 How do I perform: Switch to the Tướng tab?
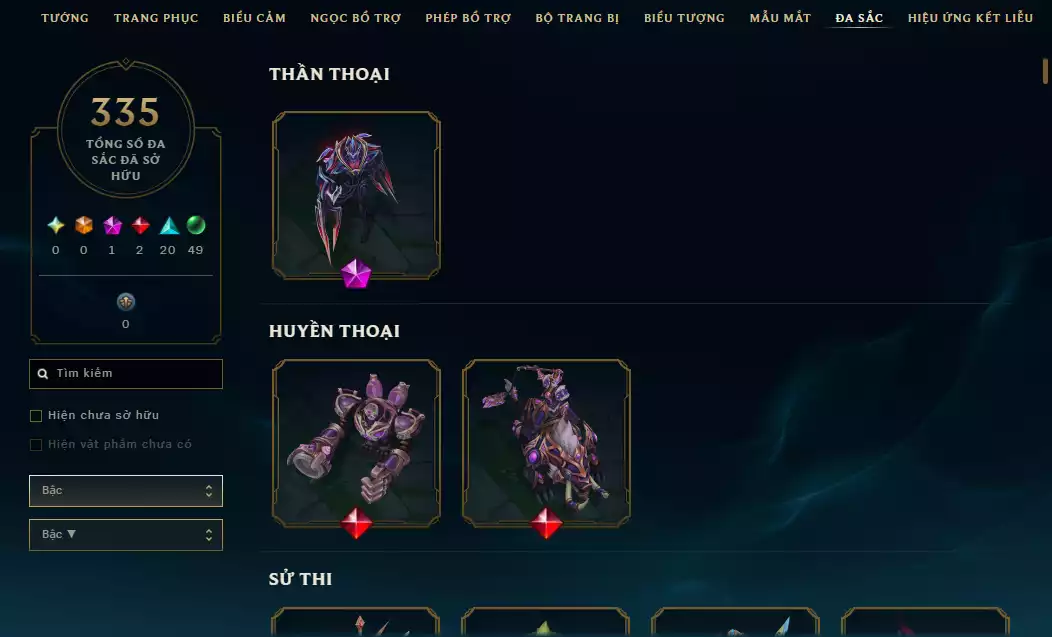[65, 18]
